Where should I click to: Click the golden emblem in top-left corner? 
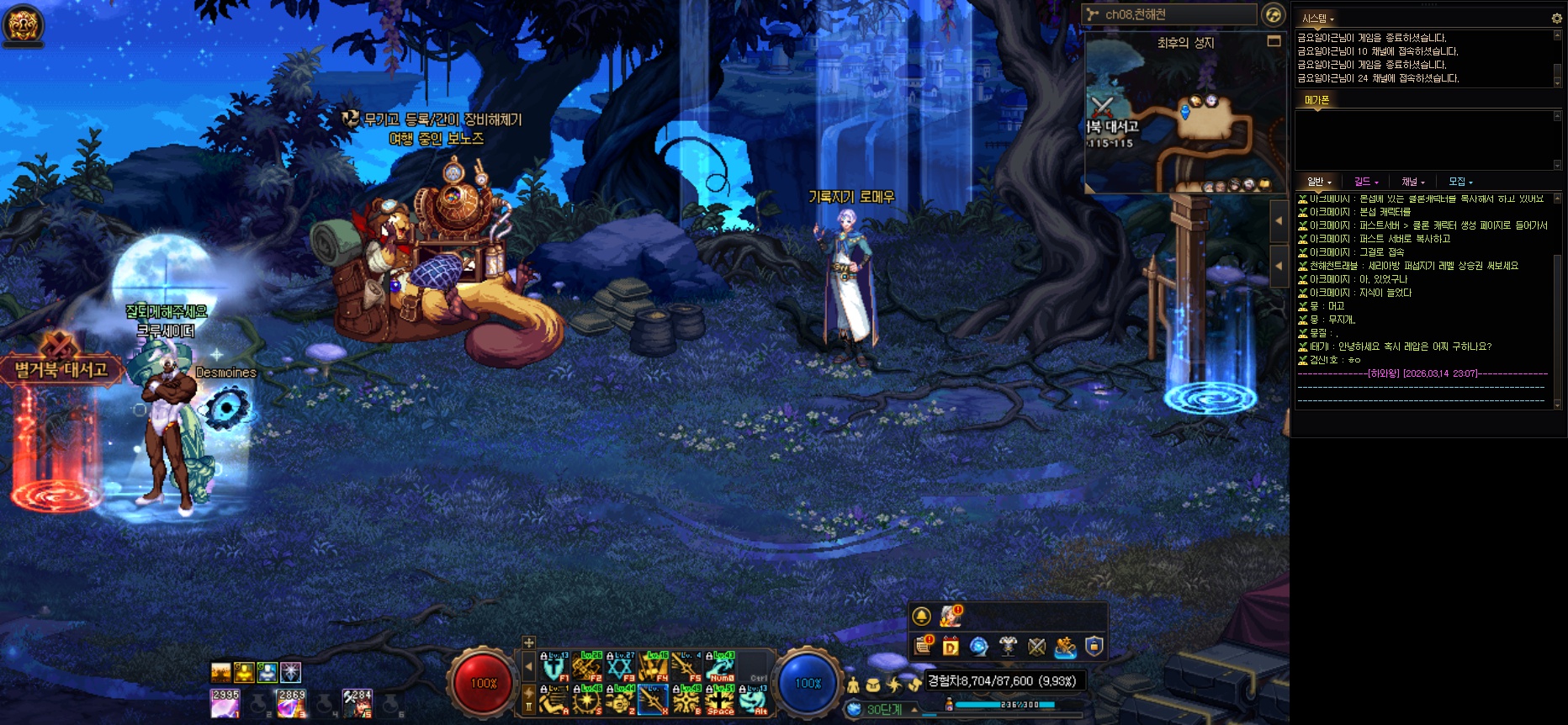[x=23, y=24]
